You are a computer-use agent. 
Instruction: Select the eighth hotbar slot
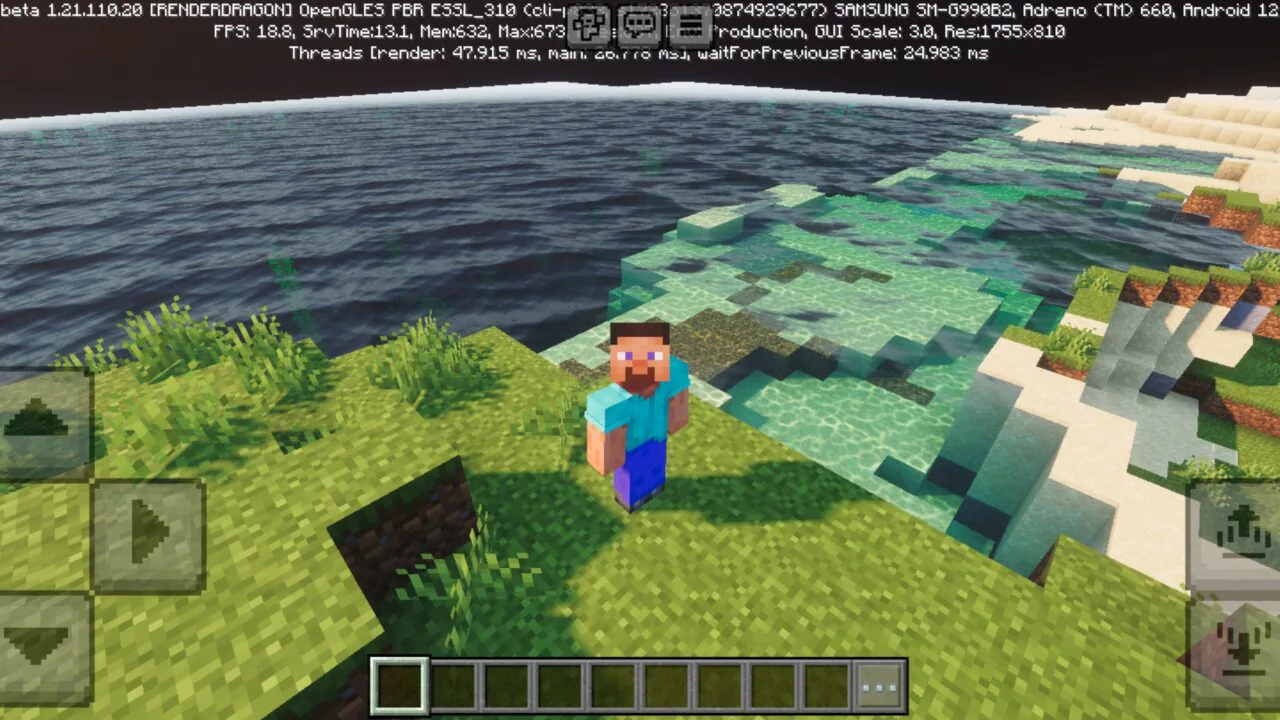click(773, 684)
